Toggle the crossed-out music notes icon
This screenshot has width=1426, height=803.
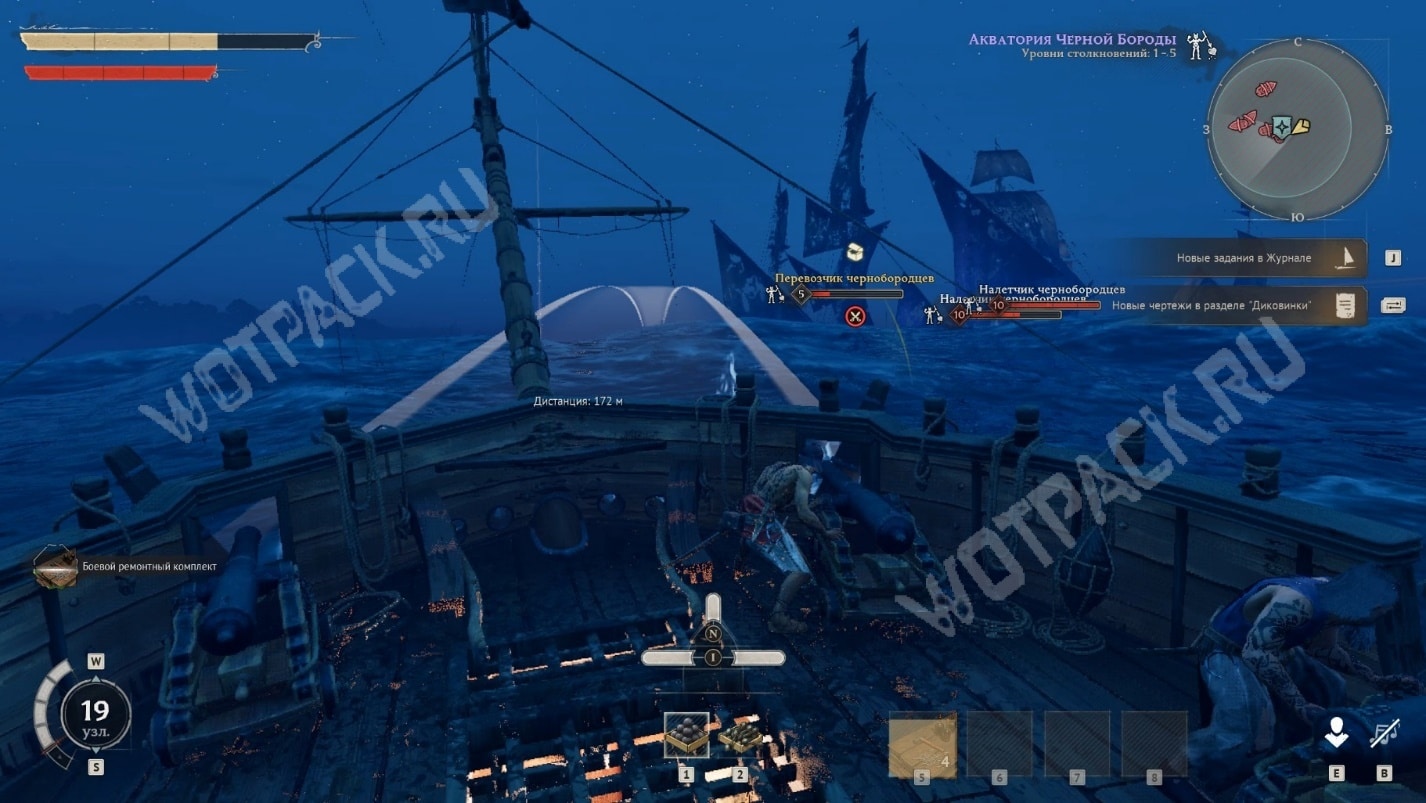click(1385, 735)
